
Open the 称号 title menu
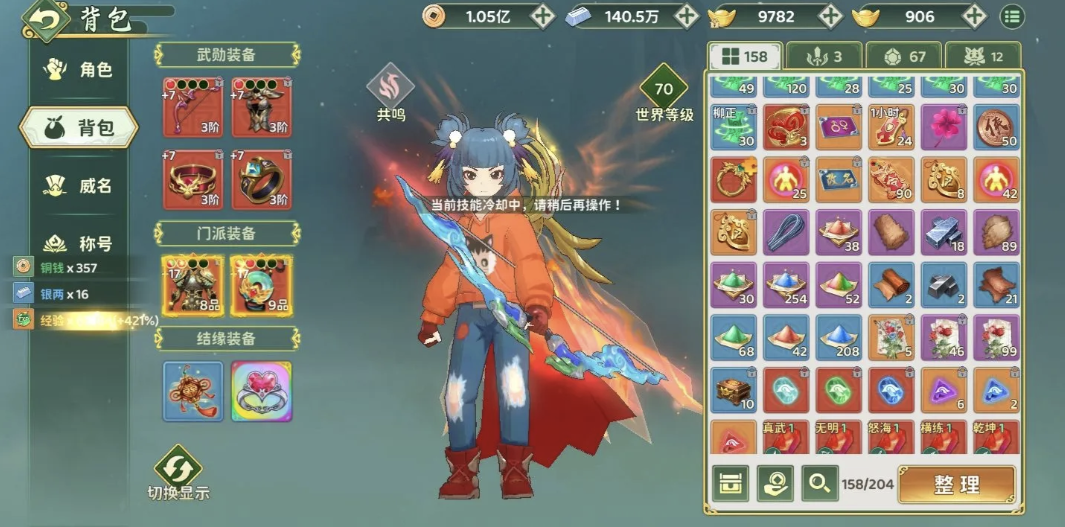point(82,243)
